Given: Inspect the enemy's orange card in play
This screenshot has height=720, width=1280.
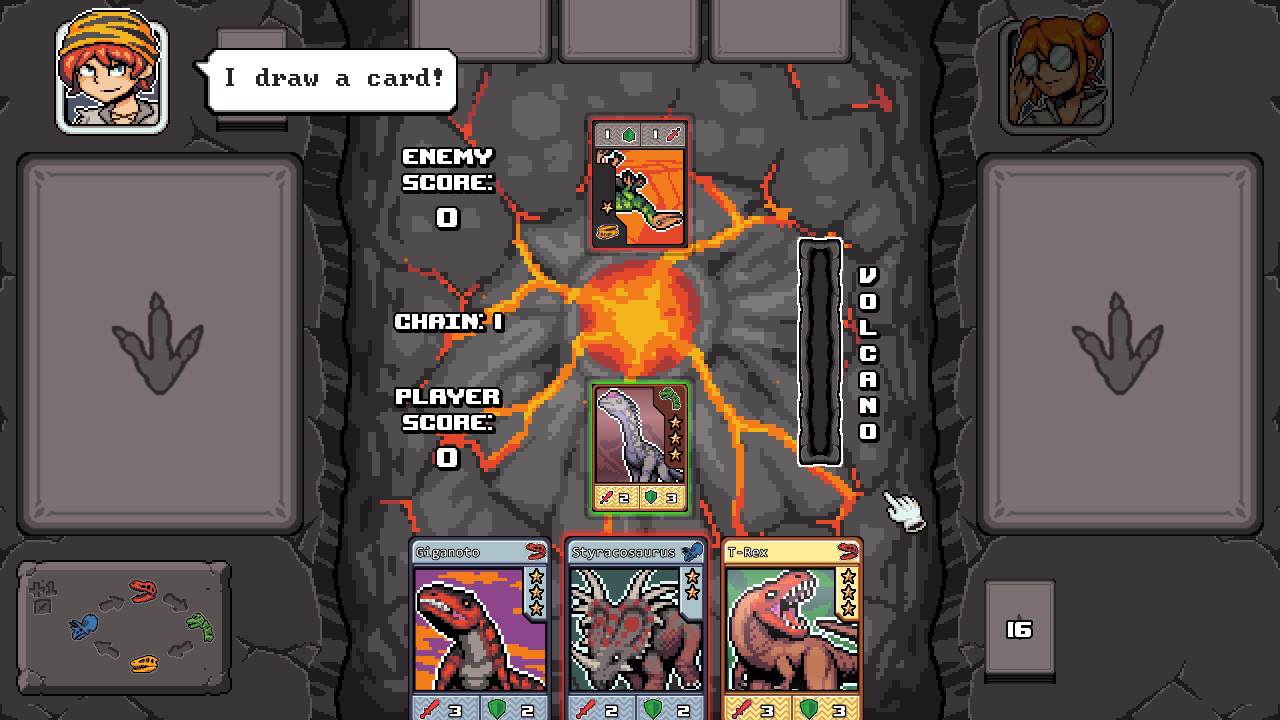Looking at the screenshot, I should pyautogui.click(x=639, y=183).
